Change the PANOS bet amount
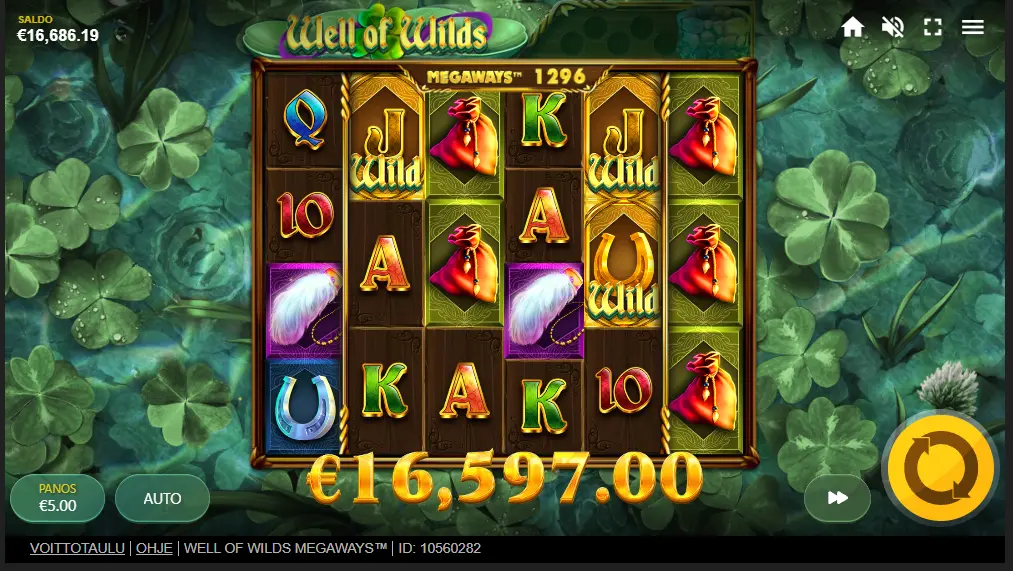This screenshot has height=571, width=1013. click(x=57, y=498)
